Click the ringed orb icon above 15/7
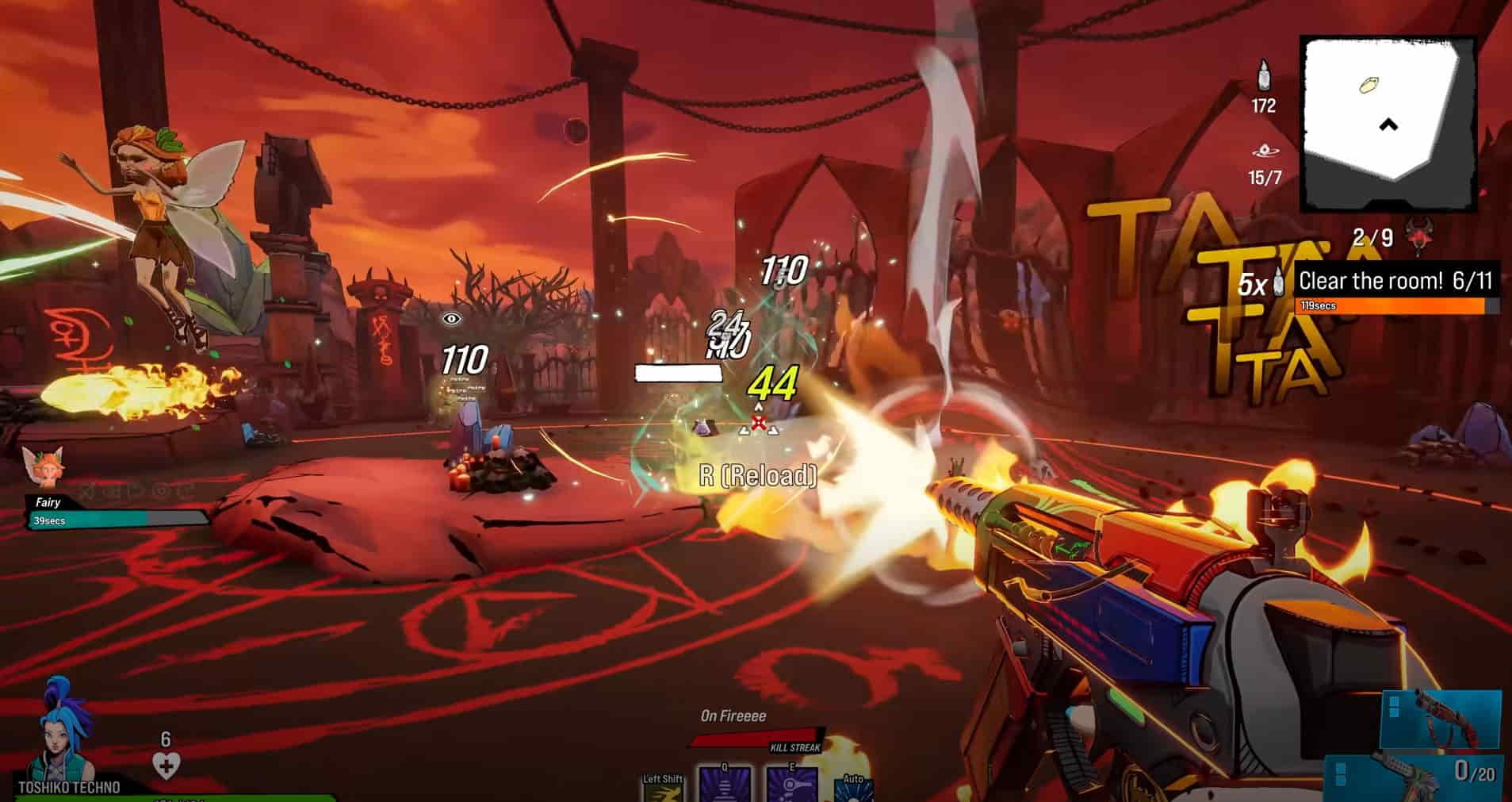The height and width of the screenshot is (802, 1512). click(1263, 151)
